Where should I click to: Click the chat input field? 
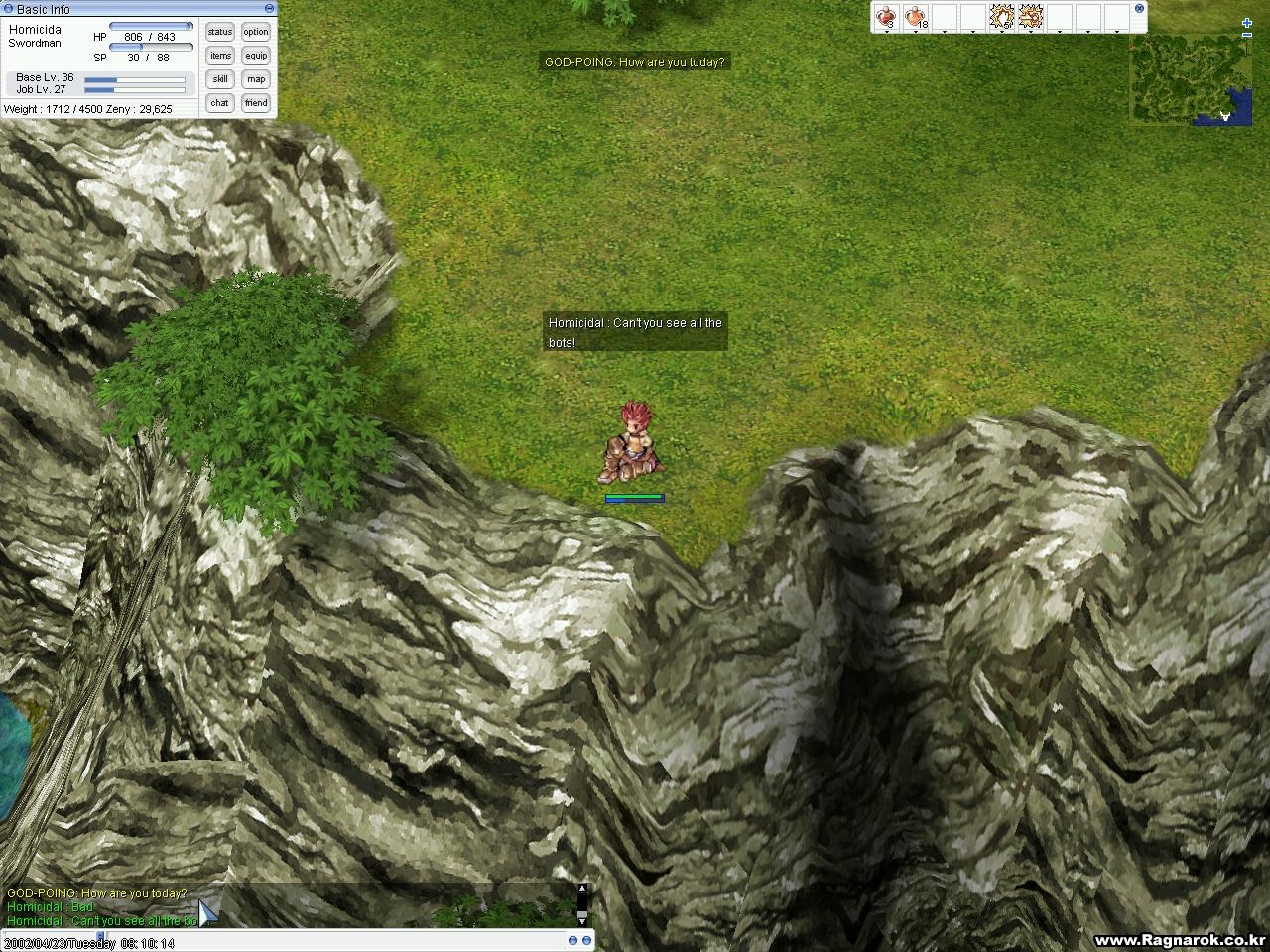298,940
